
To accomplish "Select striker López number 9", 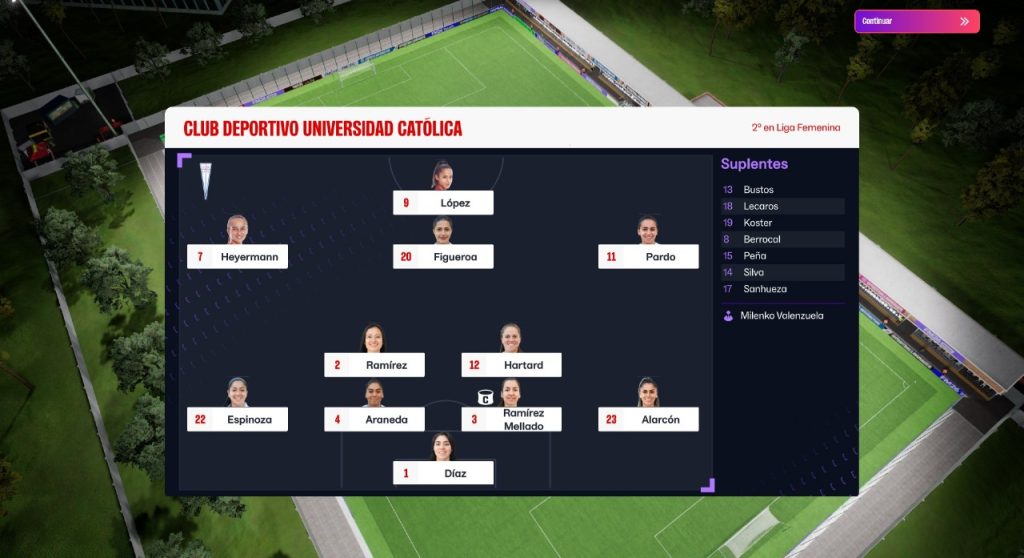I will [x=443, y=203].
